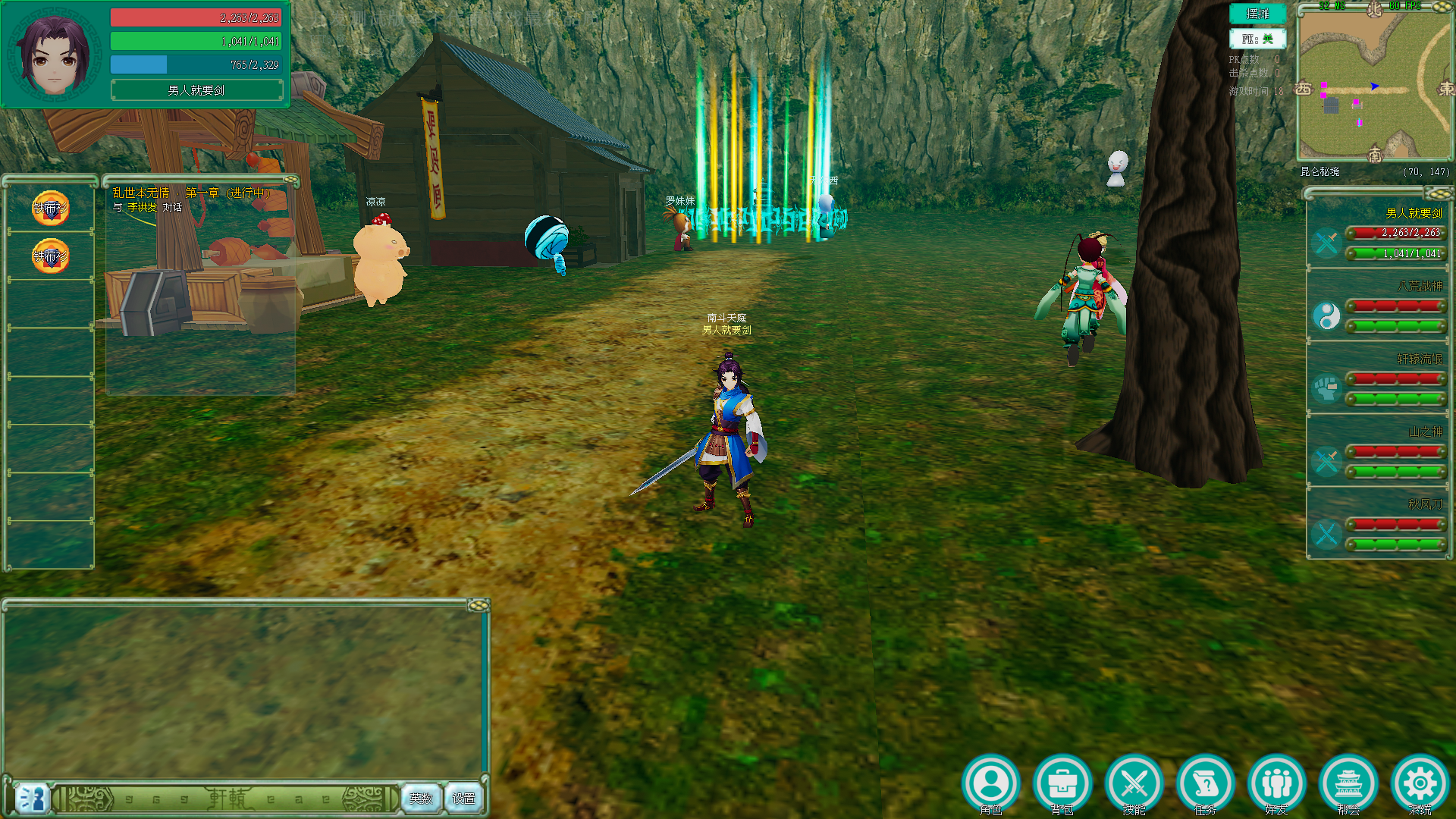The height and width of the screenshot is (819, 1456).
Task: Click the chat input bar
Action: pyautogui.click(x=227, y=799)
